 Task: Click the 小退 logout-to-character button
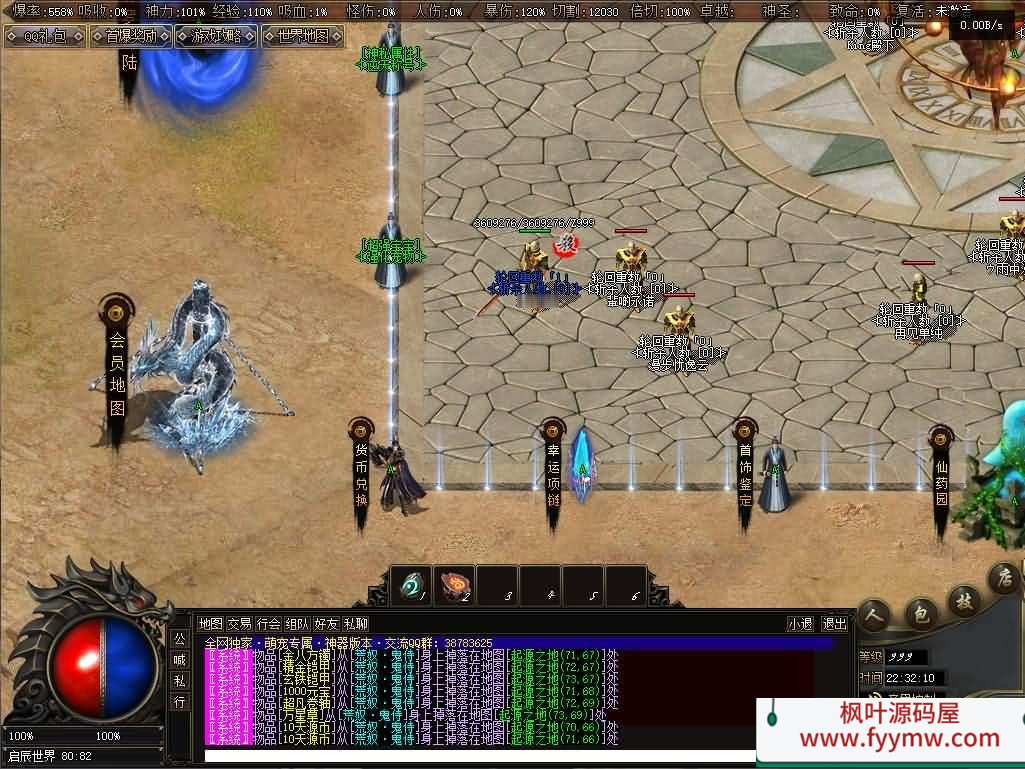(x=800, y=623)
